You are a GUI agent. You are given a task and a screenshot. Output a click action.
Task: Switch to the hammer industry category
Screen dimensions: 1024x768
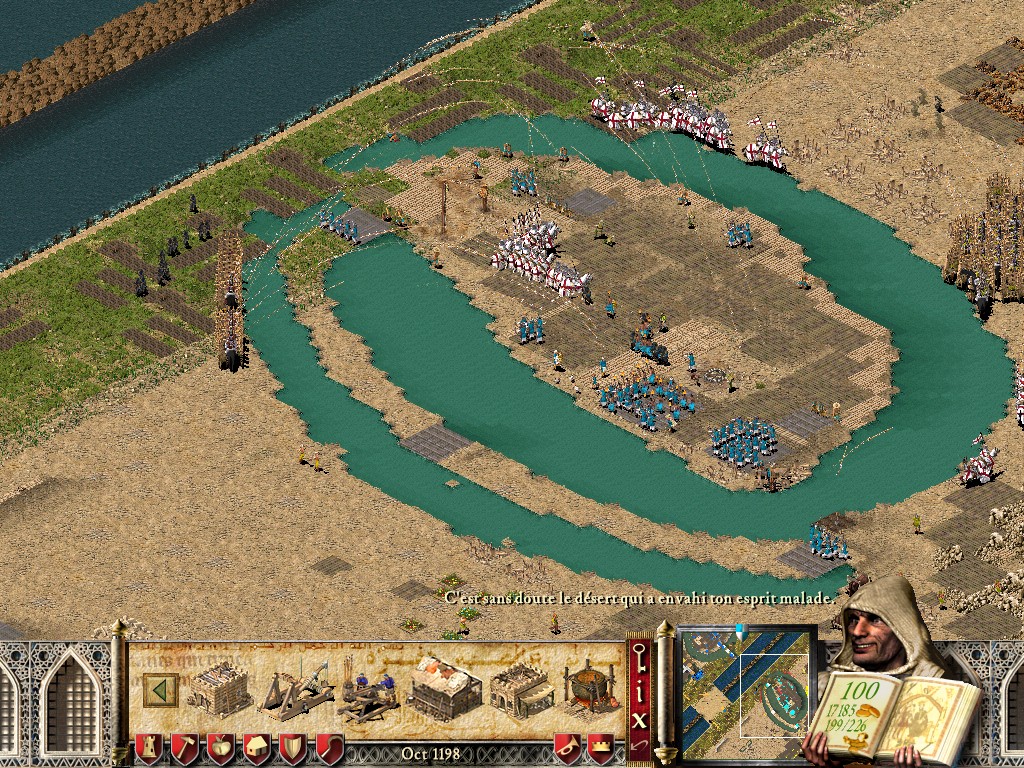pyautogui.click(x=184, y=748)
